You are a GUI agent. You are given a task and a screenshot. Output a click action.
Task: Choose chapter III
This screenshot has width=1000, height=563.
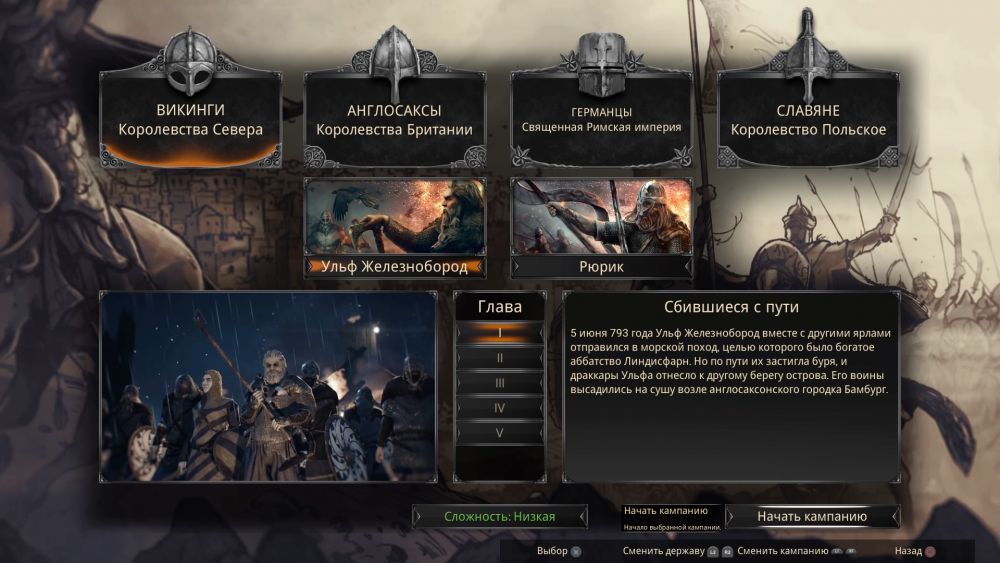[x=500, y=382]
